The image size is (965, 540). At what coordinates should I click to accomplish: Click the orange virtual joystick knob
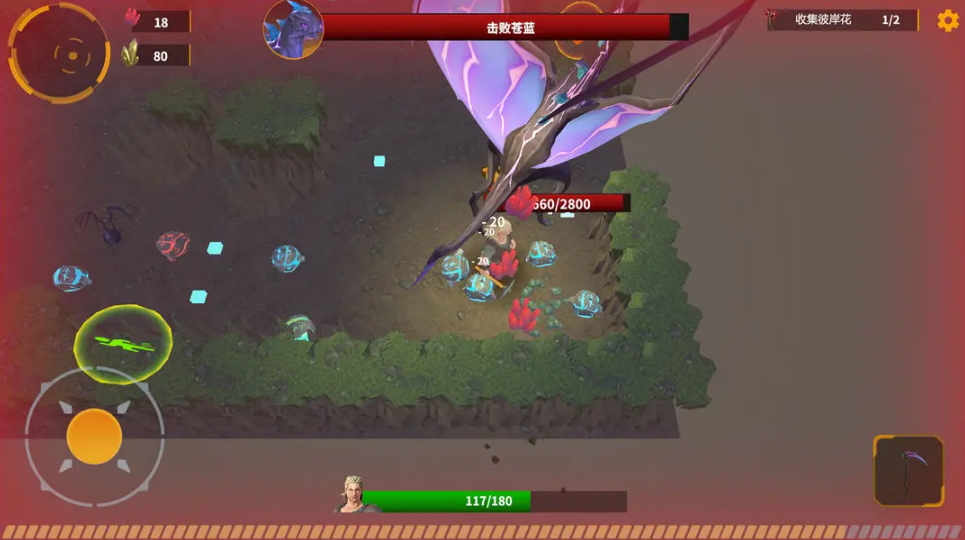pos(94,436)
